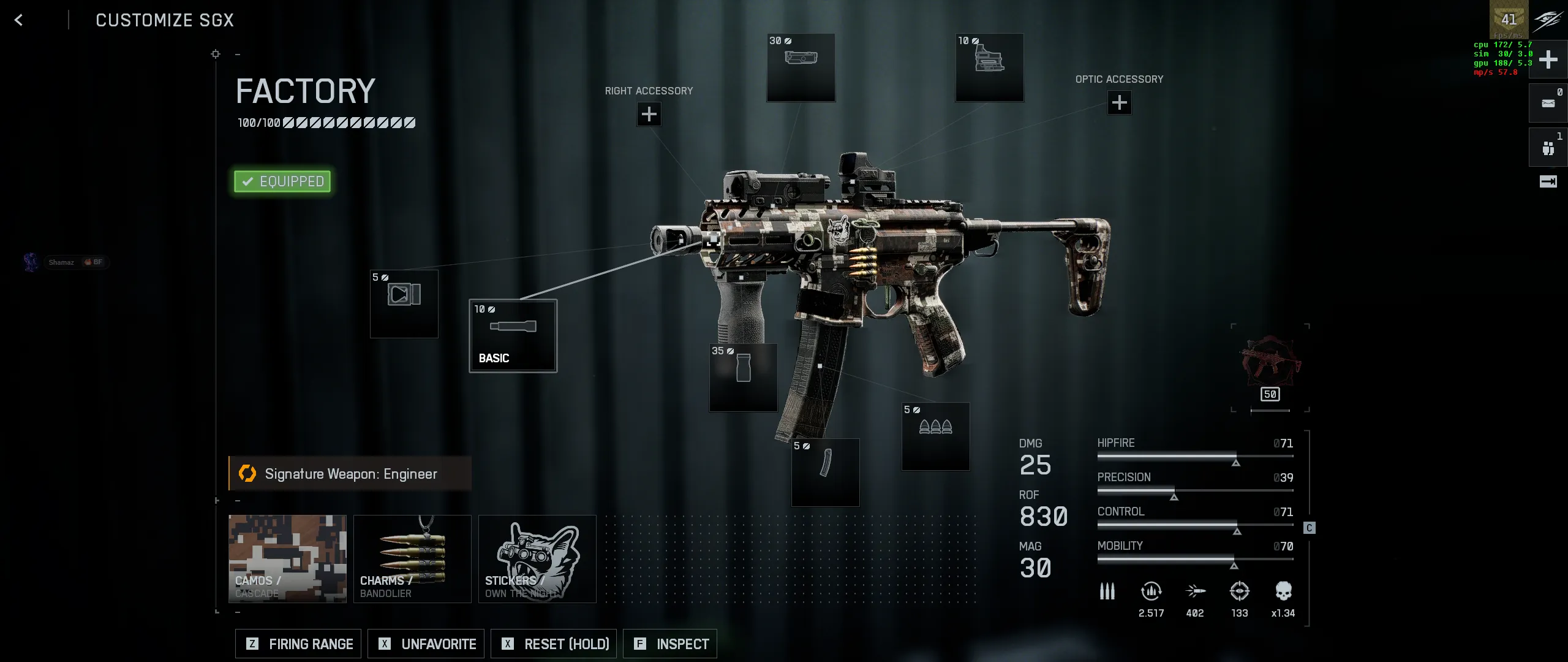Toggle the weapon's Equipped status badge
1568x662 pixels.
point(282,181)
